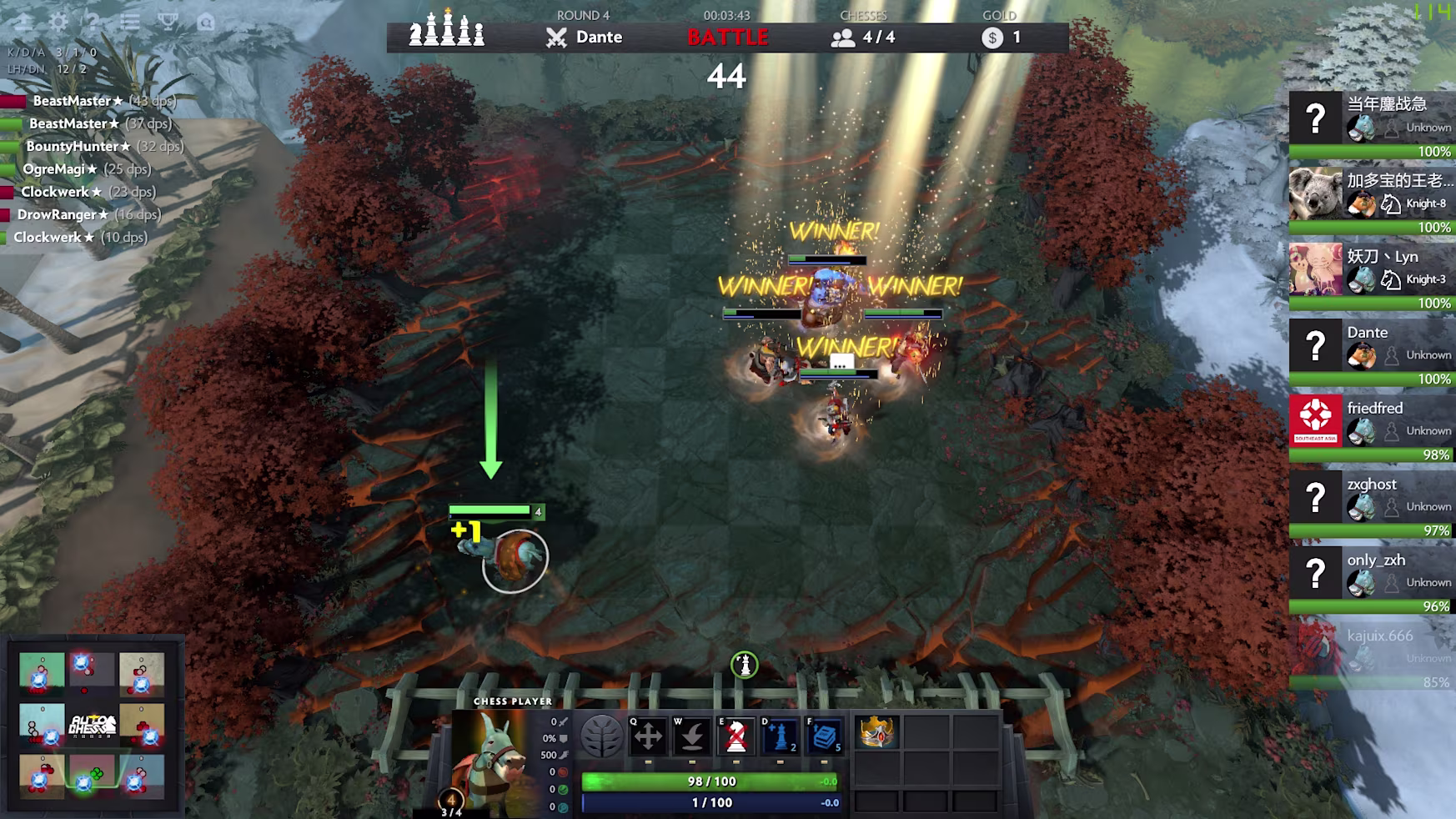The width and height of the screenshot is (1456, 819).
Task: Select zxghost in the player list
Action: coord(1371,498)
